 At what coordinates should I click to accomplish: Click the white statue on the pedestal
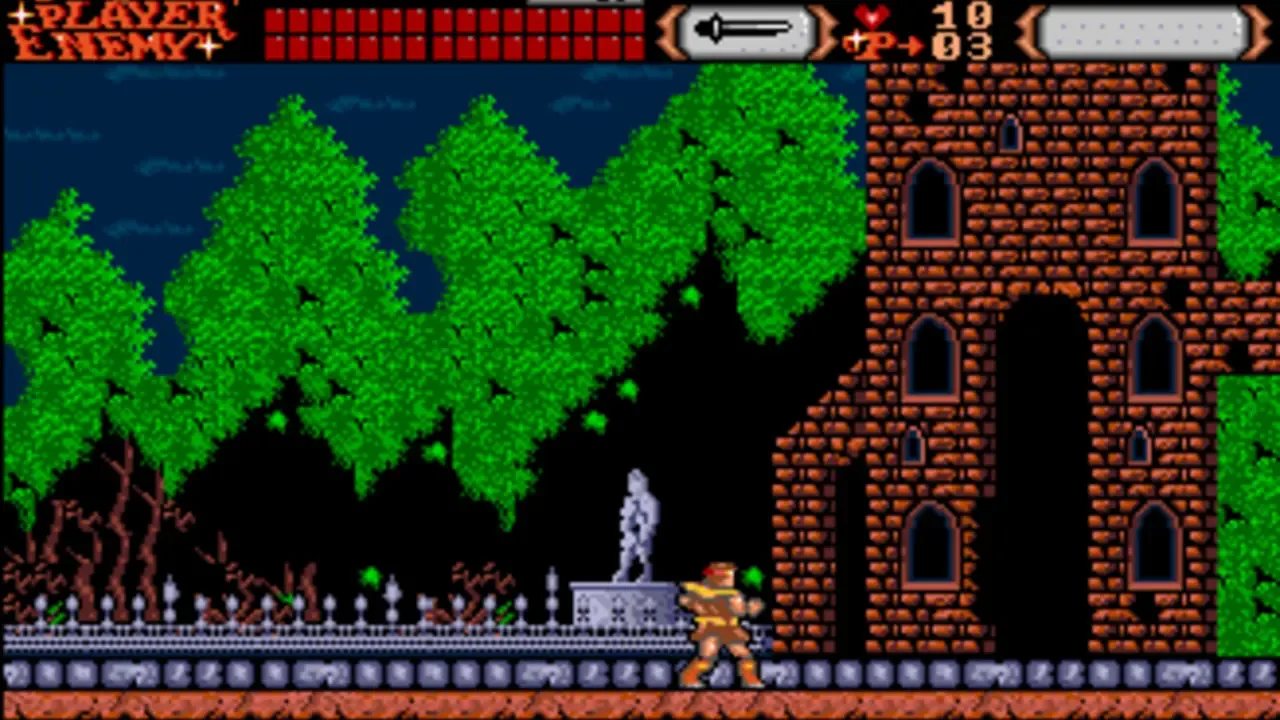pos(637,520)
